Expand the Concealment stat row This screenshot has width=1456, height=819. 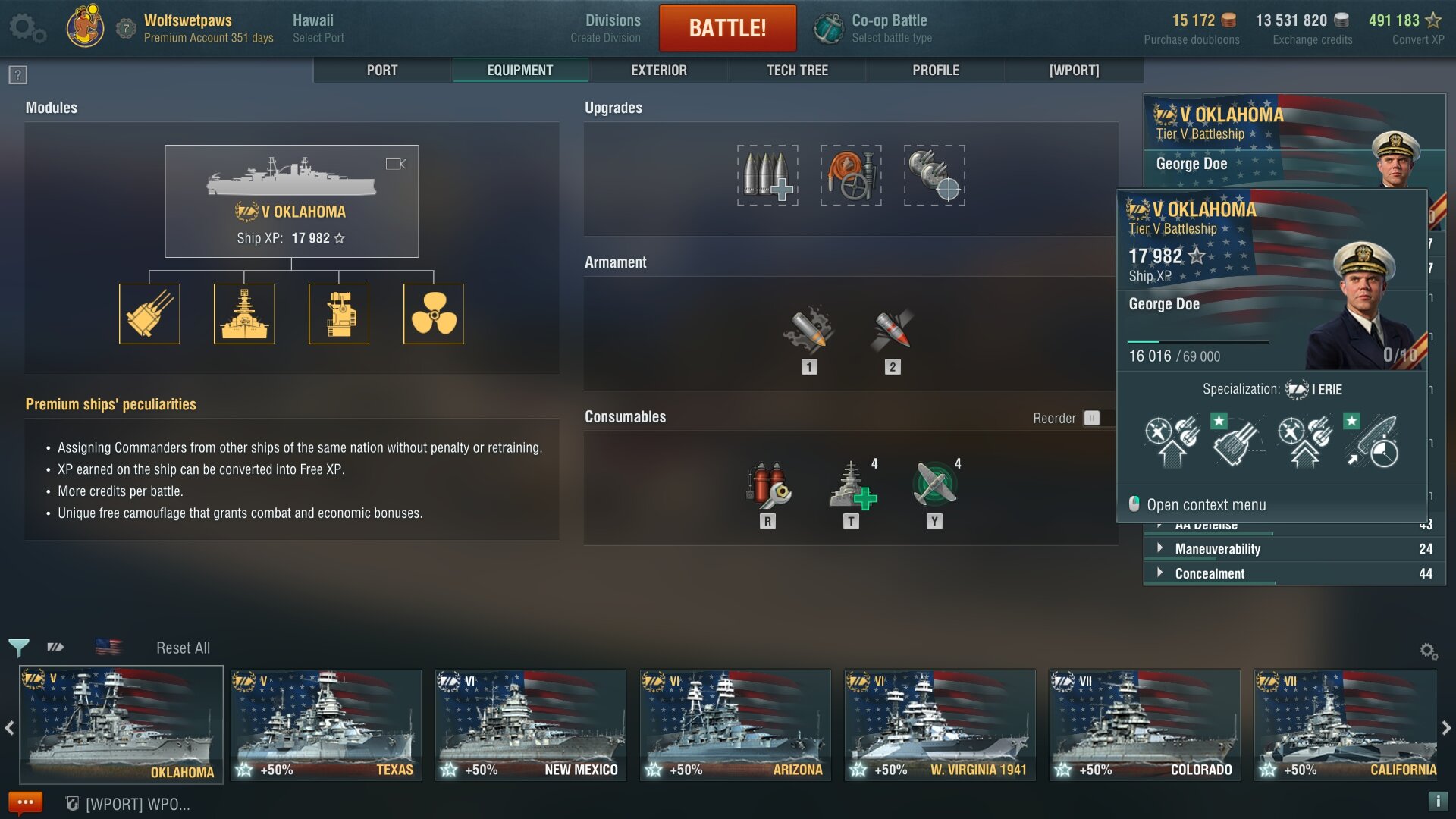click(x=1210, y=574)
